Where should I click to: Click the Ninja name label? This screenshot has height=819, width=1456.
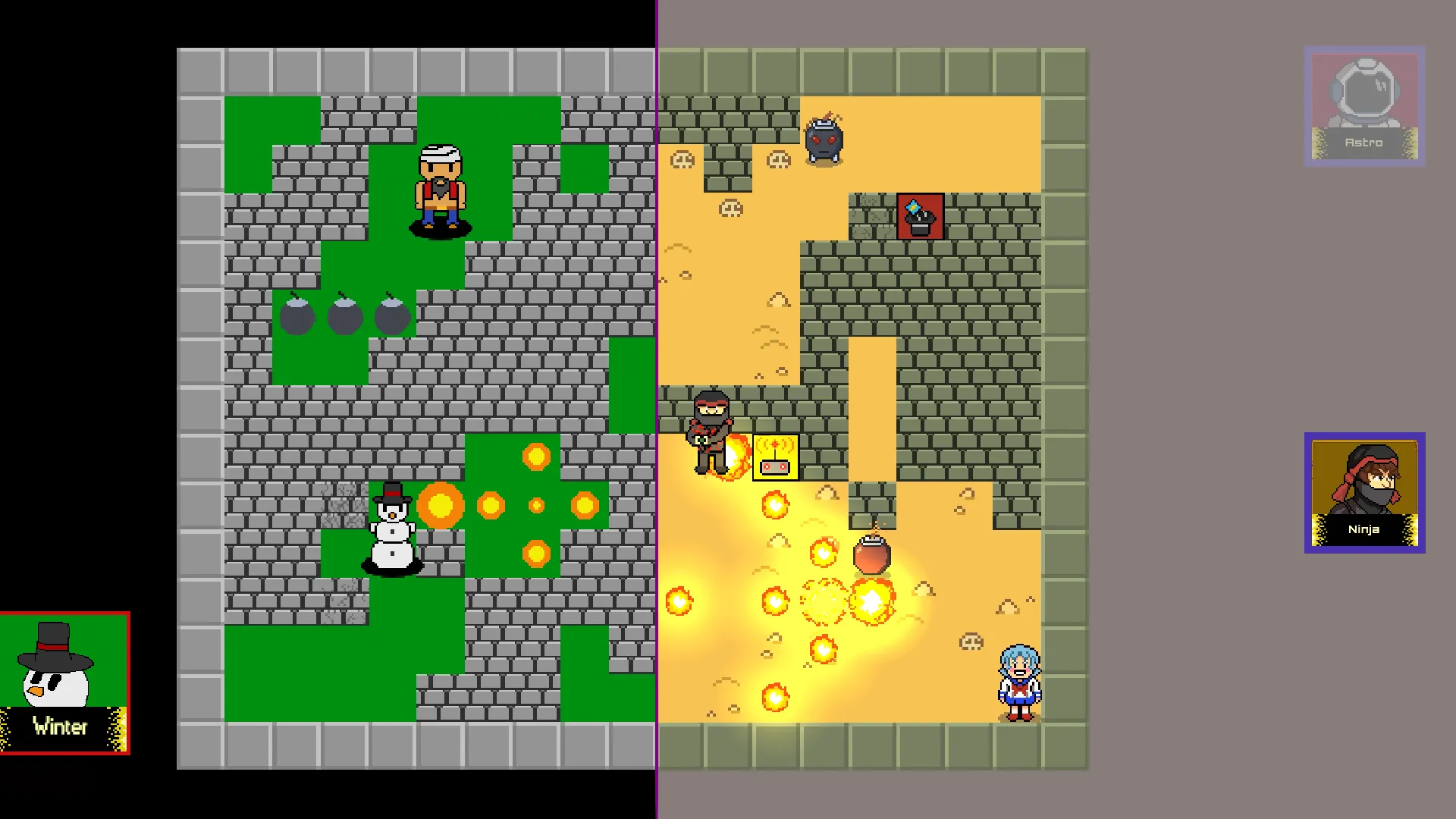(1363, 529)
